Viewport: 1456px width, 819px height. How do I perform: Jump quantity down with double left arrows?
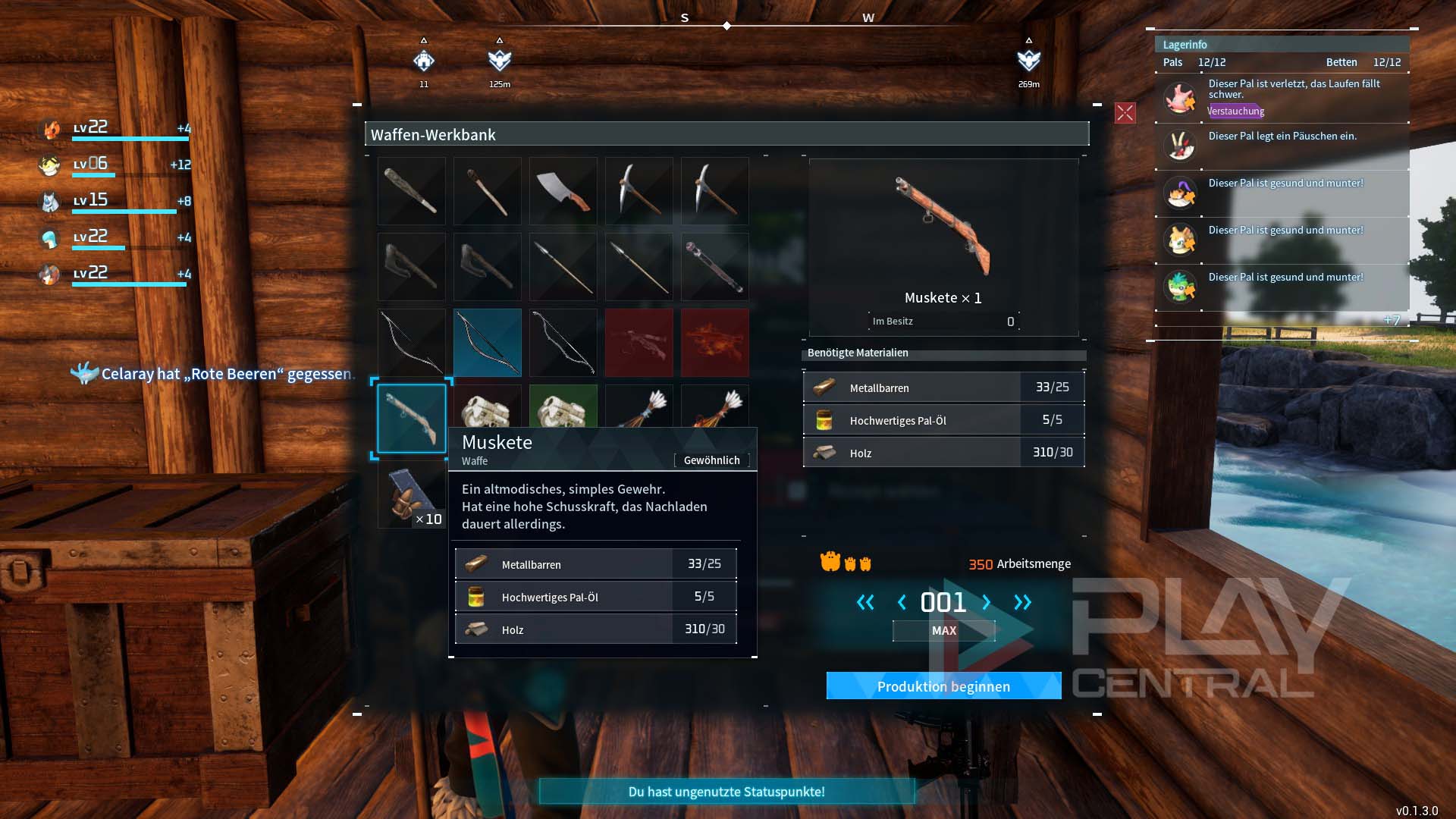865,602
